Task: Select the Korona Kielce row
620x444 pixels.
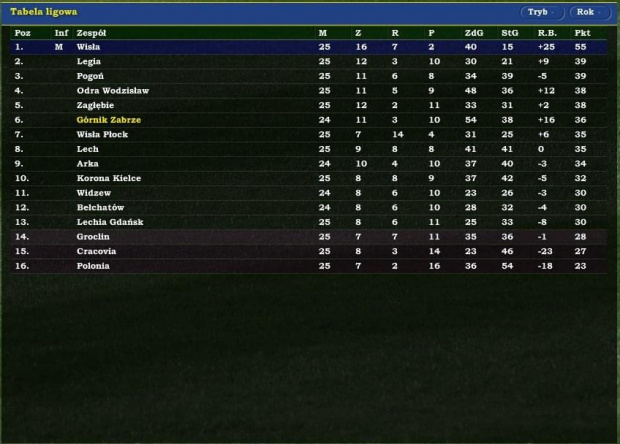Action: pos(109,178)
